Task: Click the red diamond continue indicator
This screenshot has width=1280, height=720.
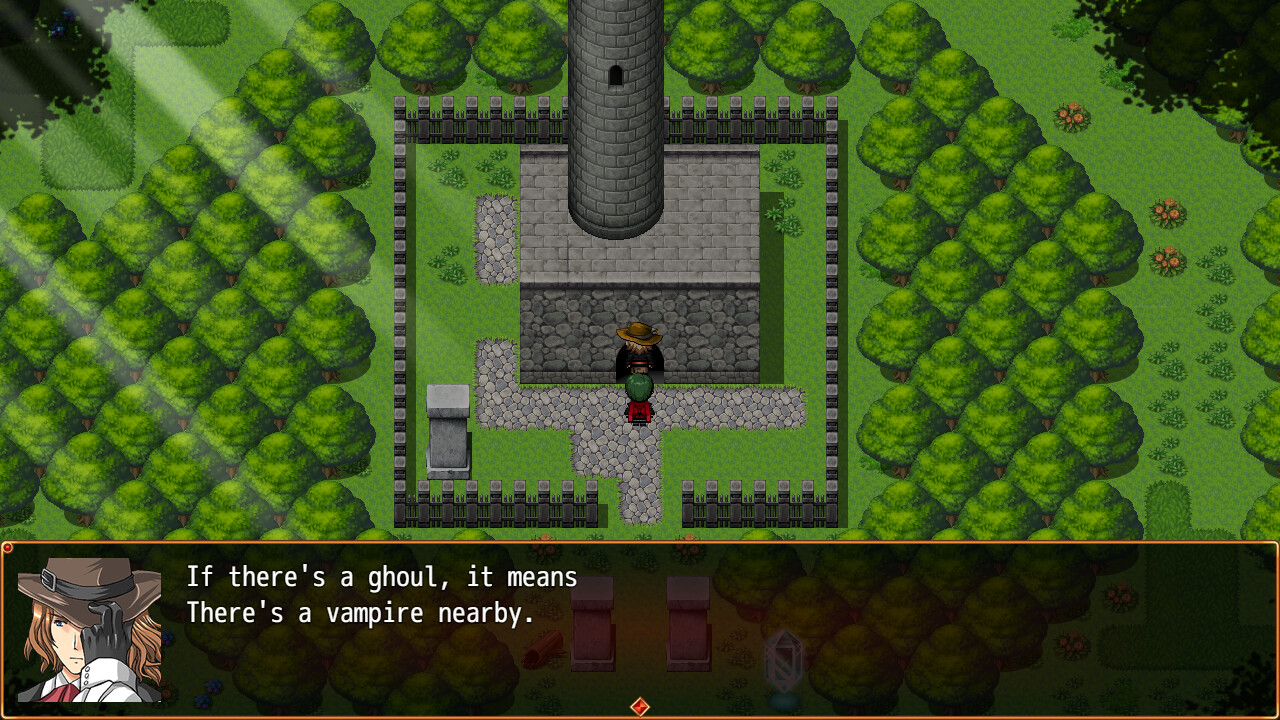Action: pyautogui.click(x=639, y=706)
